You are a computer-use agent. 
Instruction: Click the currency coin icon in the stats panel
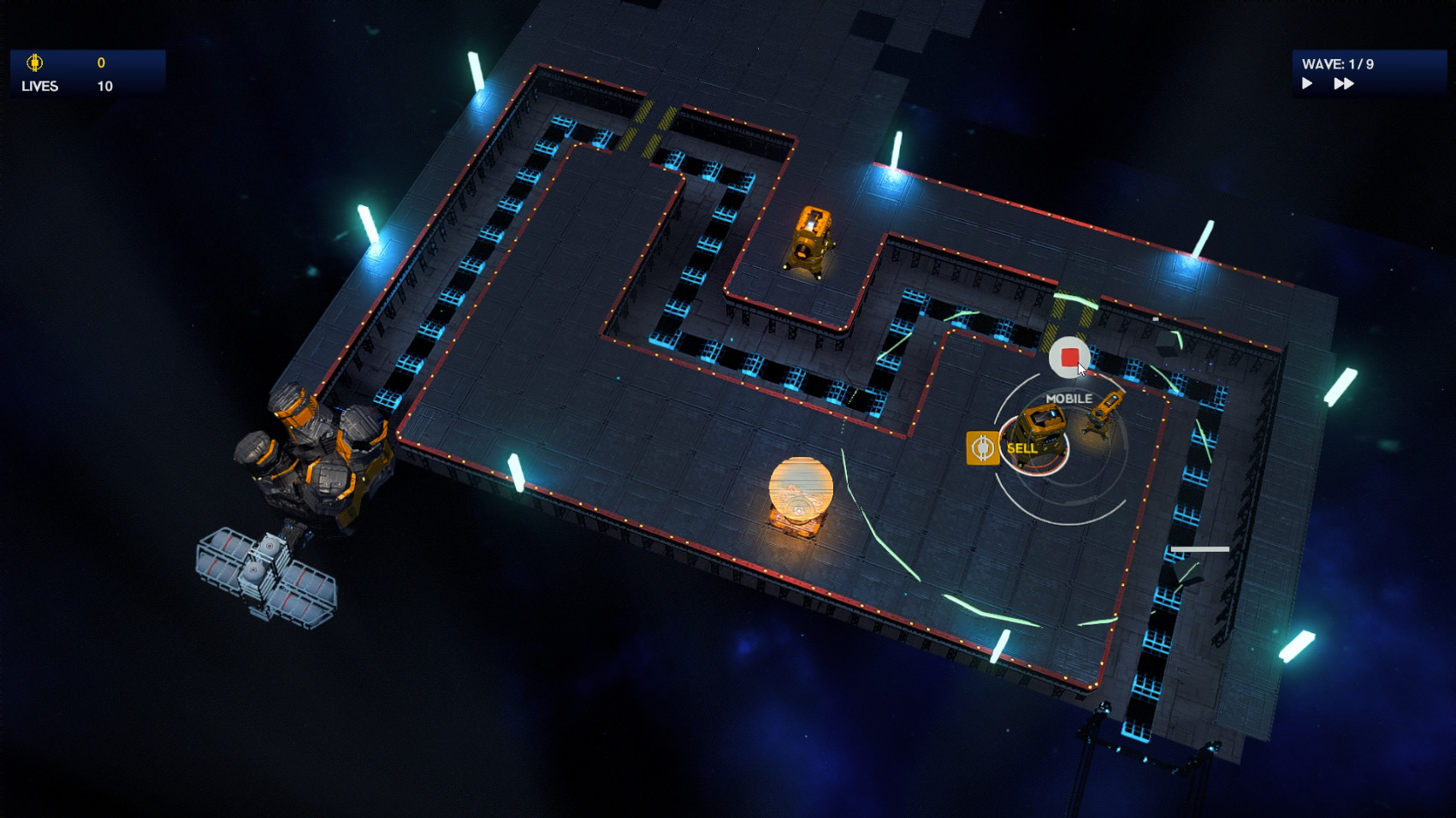(x=36, y=62)
